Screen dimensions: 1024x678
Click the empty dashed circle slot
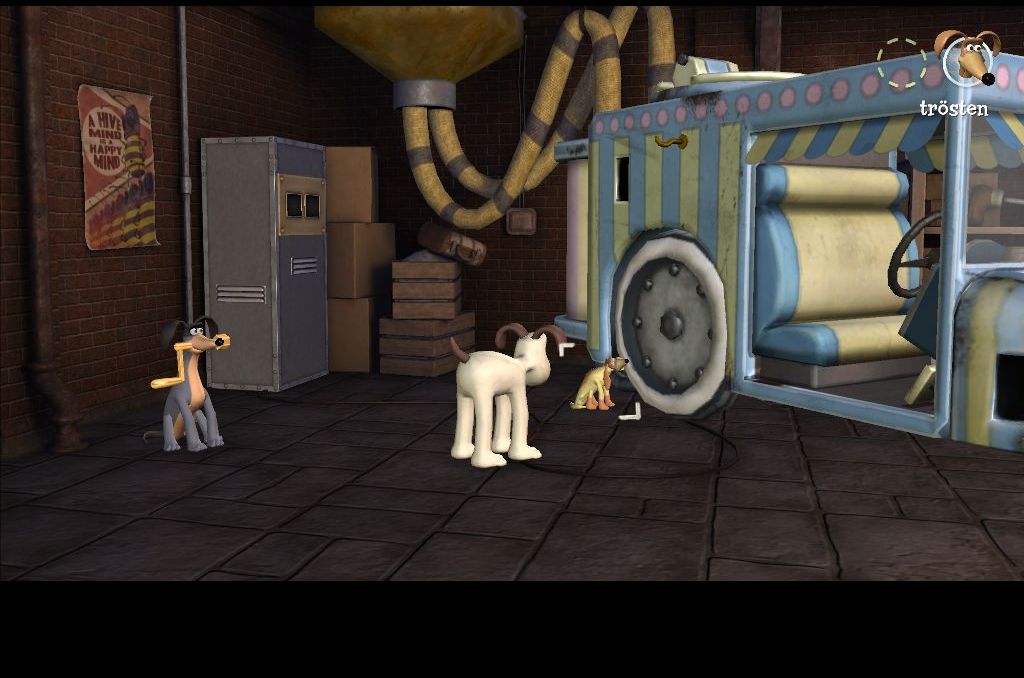click(x=900, y=63)
